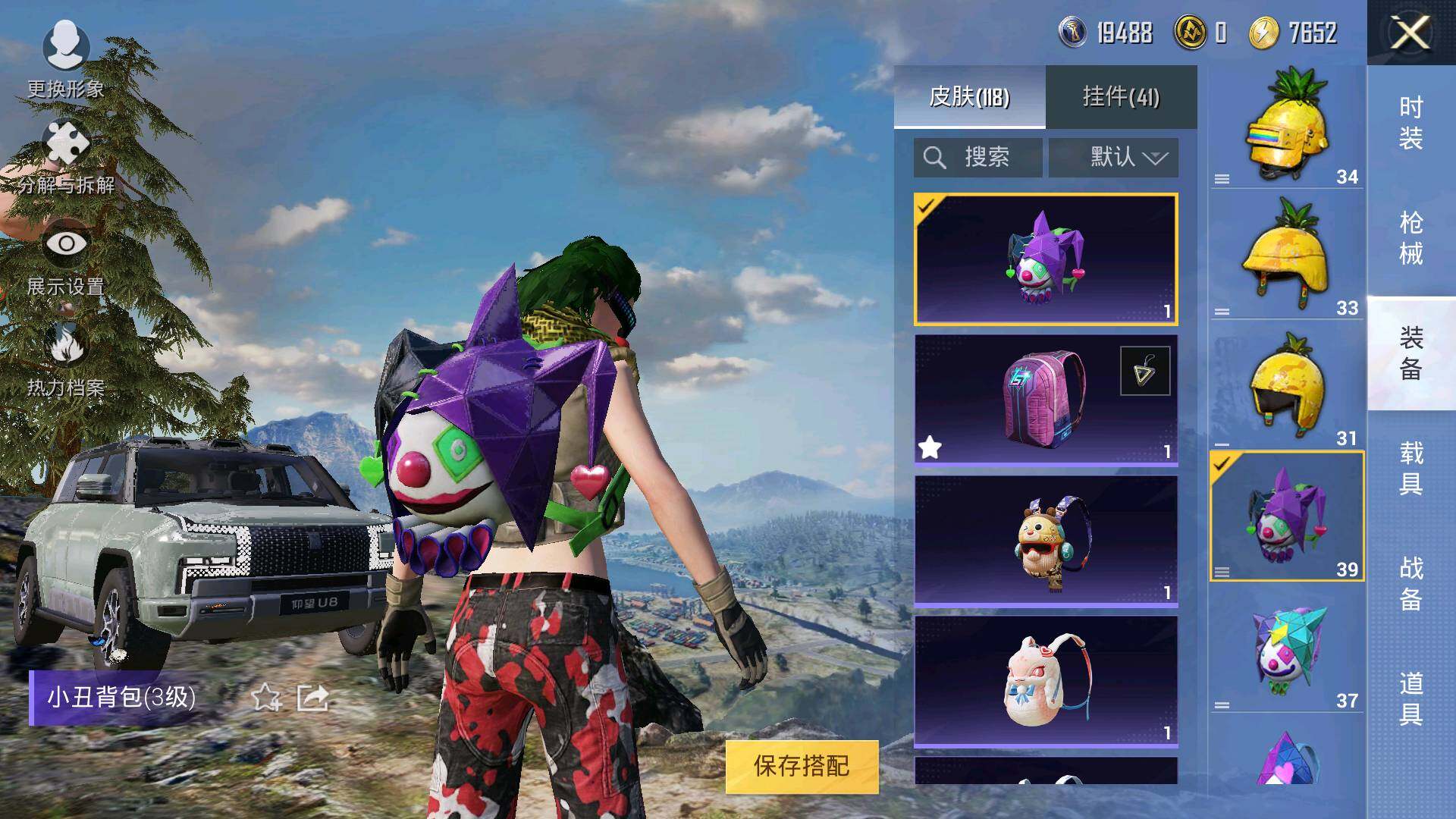Open the 载具 vehicles category
This screenshot has width=1456, height=819.
click(1410, 469)
